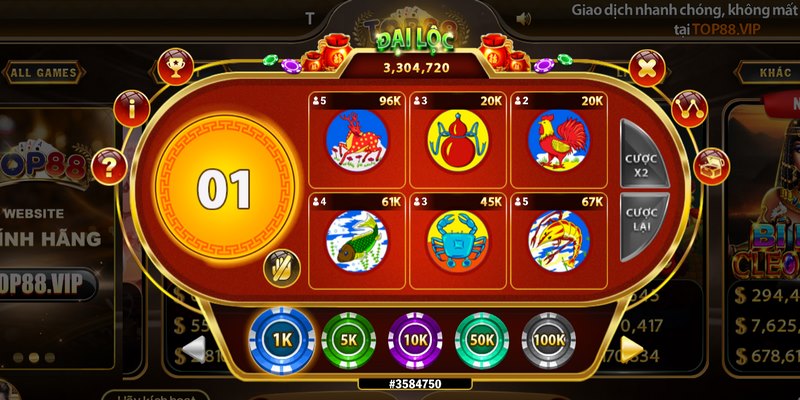Select the blue 1K chip

click(x=281, y=340)
